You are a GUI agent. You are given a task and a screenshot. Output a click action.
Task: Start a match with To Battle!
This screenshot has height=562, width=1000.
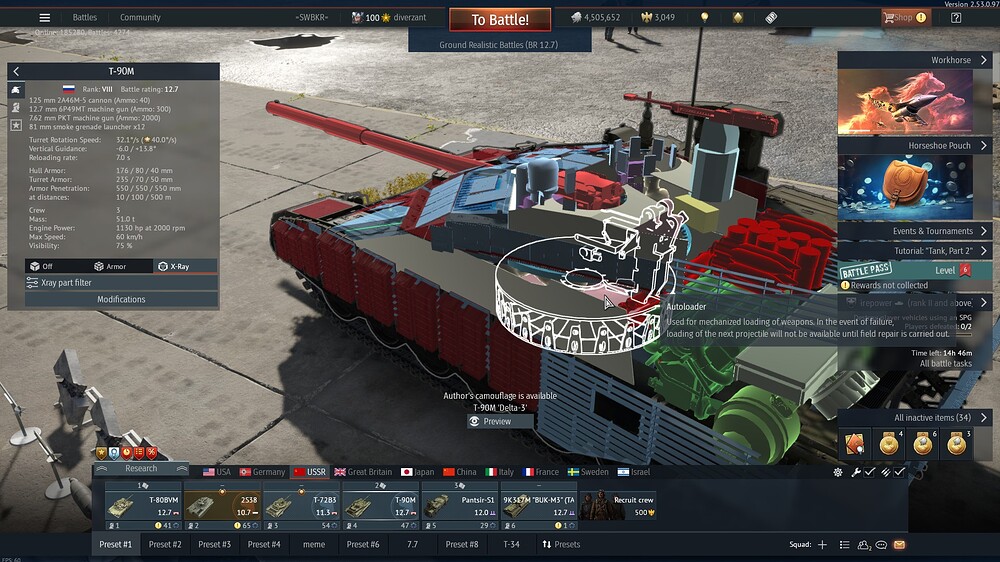501,20
